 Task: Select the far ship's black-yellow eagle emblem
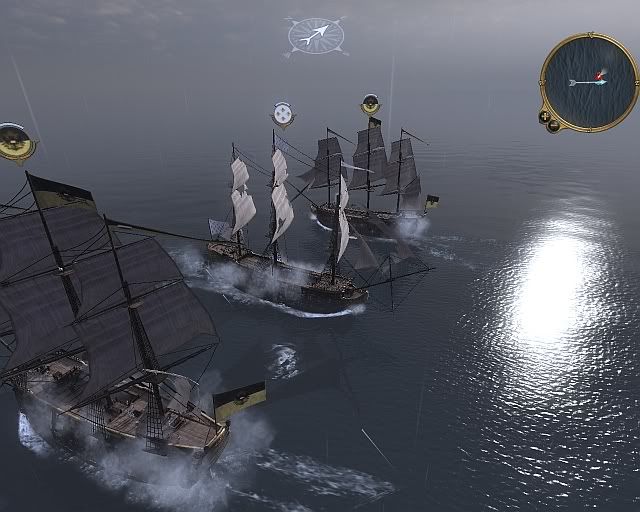[x=370, y=104]
